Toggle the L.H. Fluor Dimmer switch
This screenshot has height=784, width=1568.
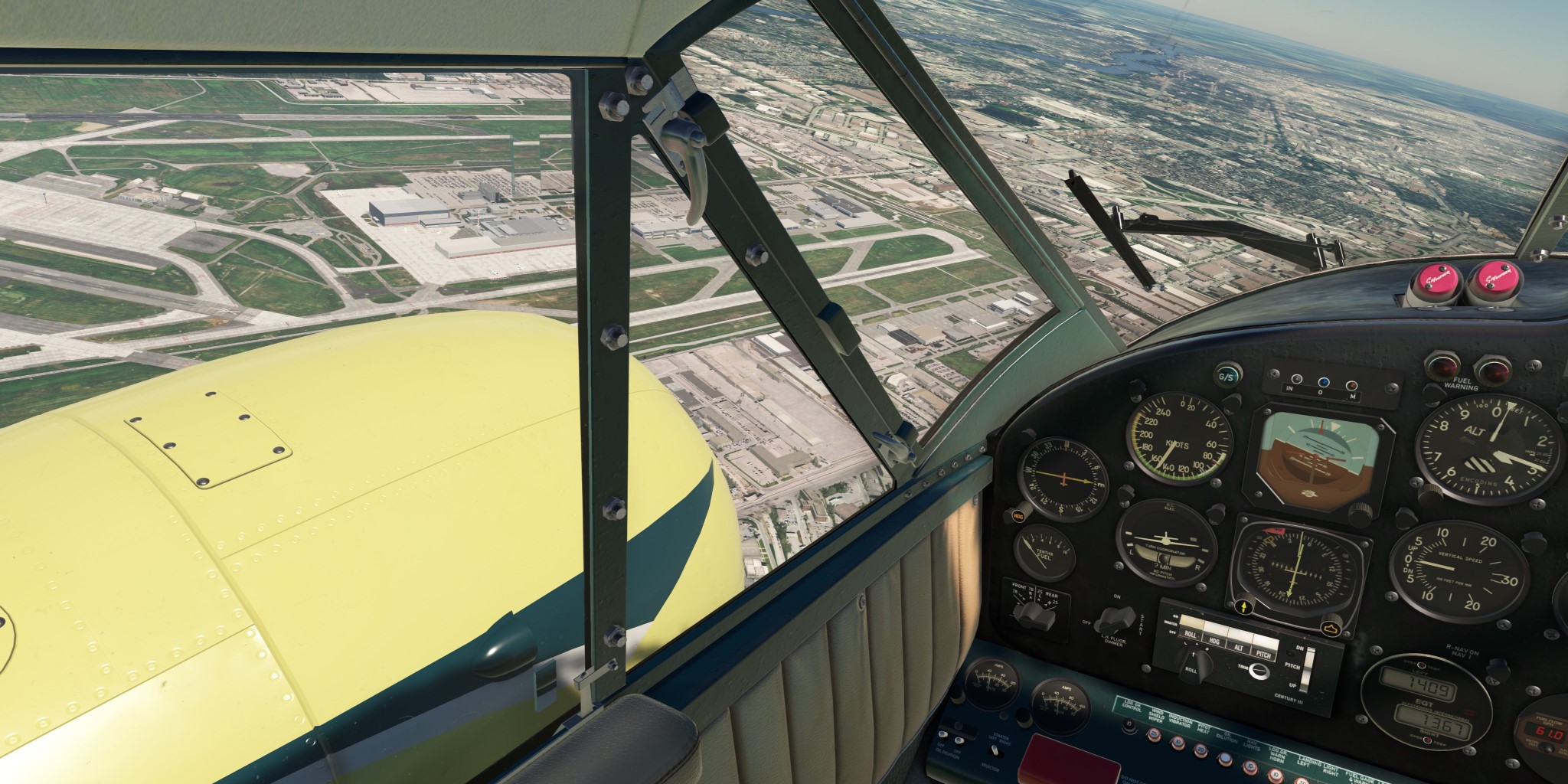[x=1116, y=619]
